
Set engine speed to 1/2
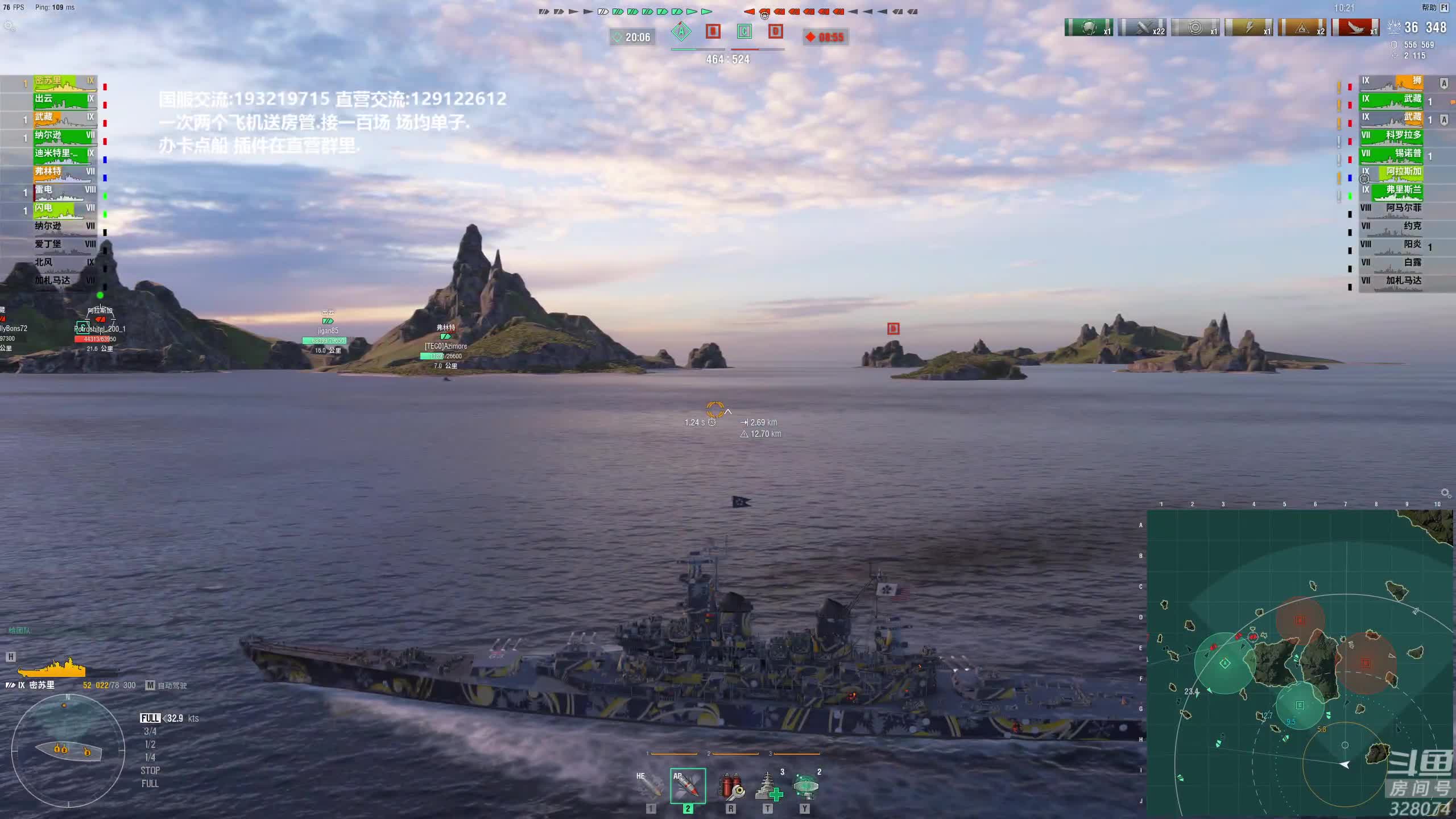coord(150,744)
